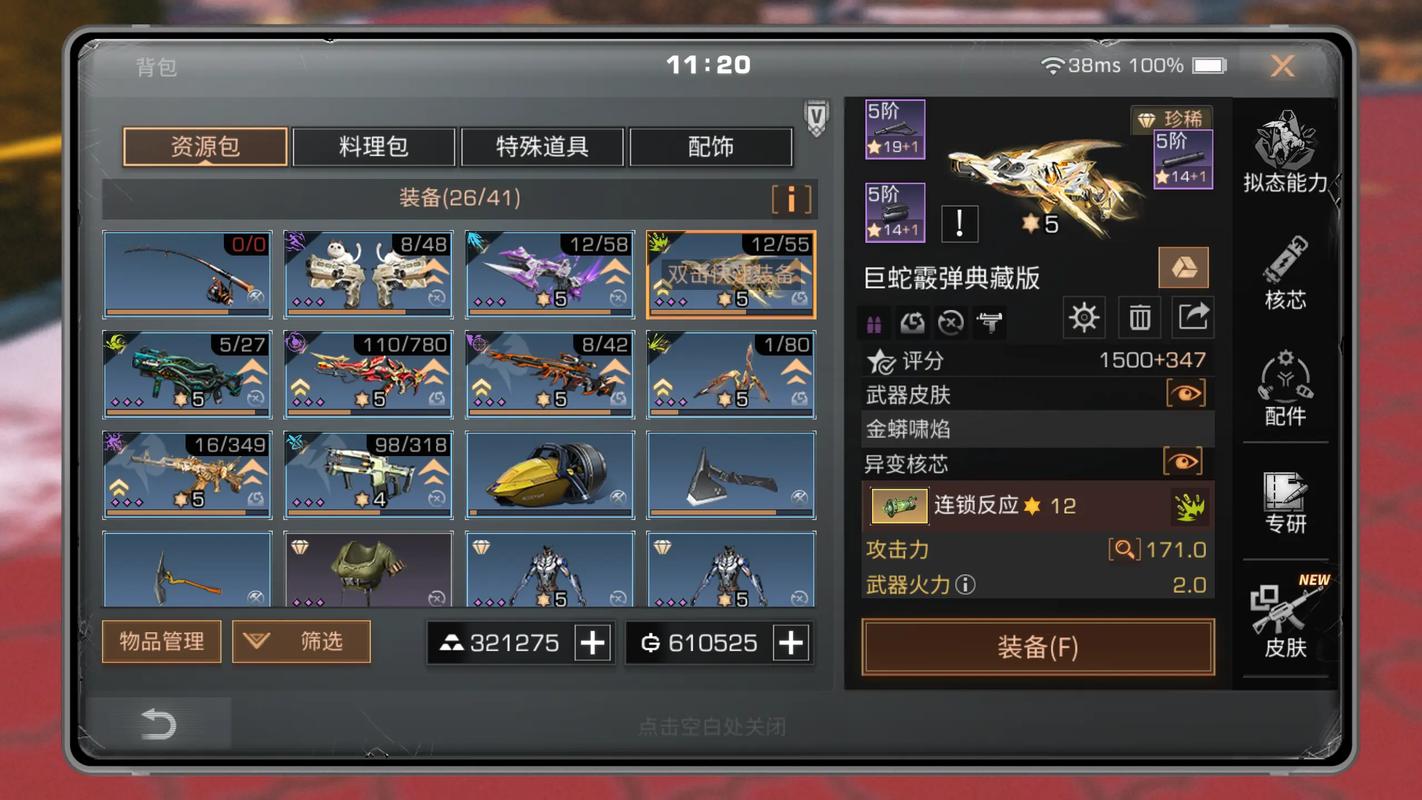
Task: Select the yellow submarine item thumbnail
Action: pyautogui.click(x=549, y=470)
